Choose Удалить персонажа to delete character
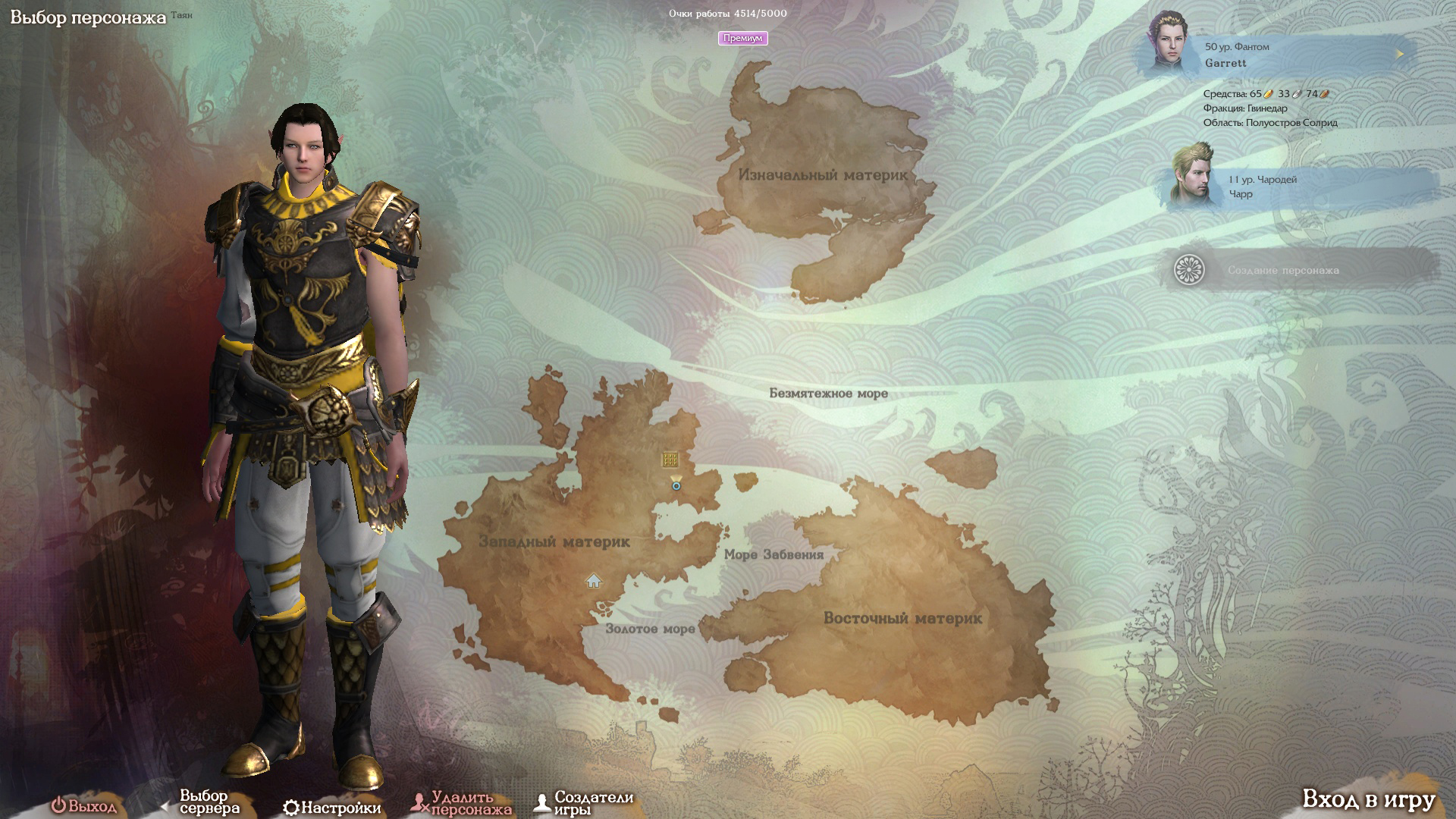The height and width of the screenshot is (819, 1456). coord(461,804)
